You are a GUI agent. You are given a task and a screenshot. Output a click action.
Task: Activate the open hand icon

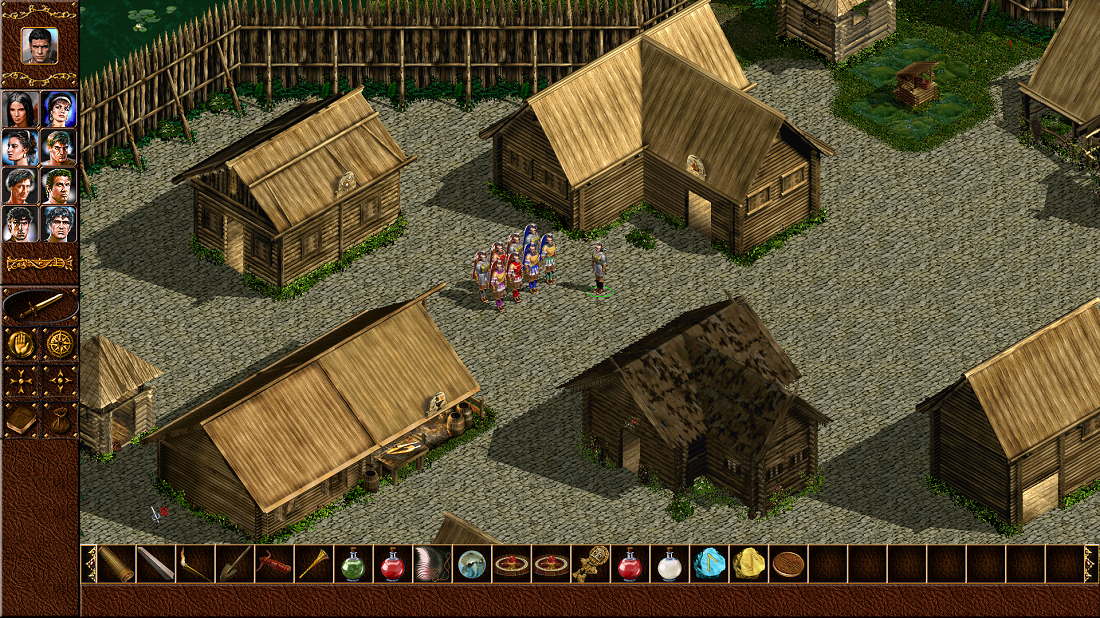pyautogui.click(x=21, y=344)
